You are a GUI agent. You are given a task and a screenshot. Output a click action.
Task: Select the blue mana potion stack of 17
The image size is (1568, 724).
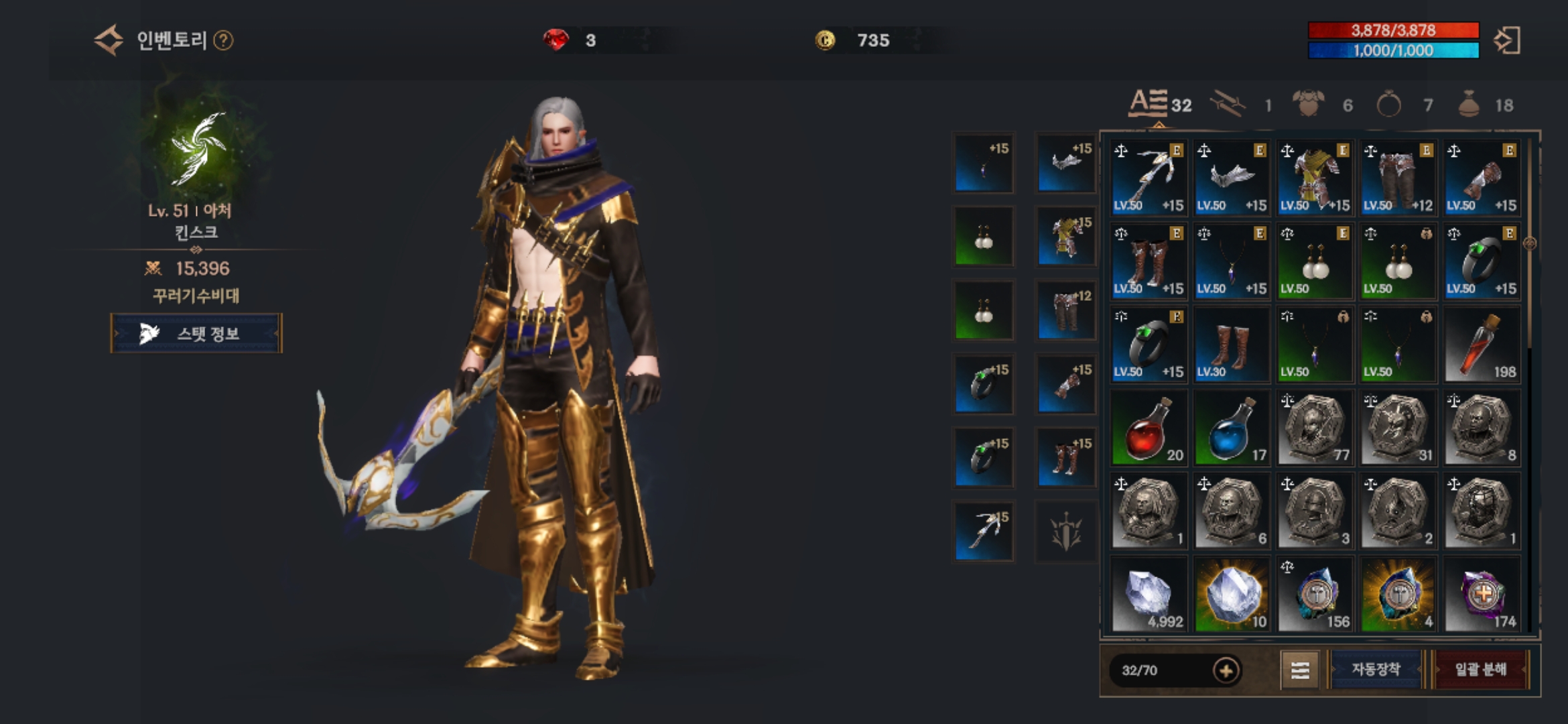point(1232,428)
